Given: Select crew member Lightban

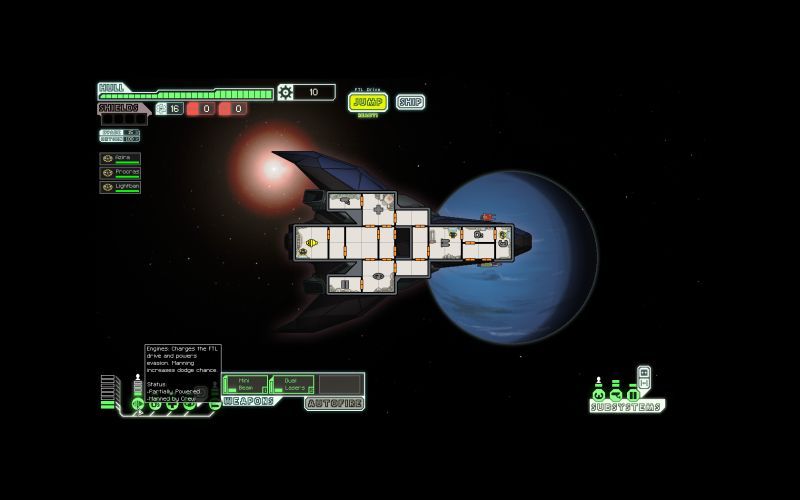Looking at the screenshot, I should (120, 186).
